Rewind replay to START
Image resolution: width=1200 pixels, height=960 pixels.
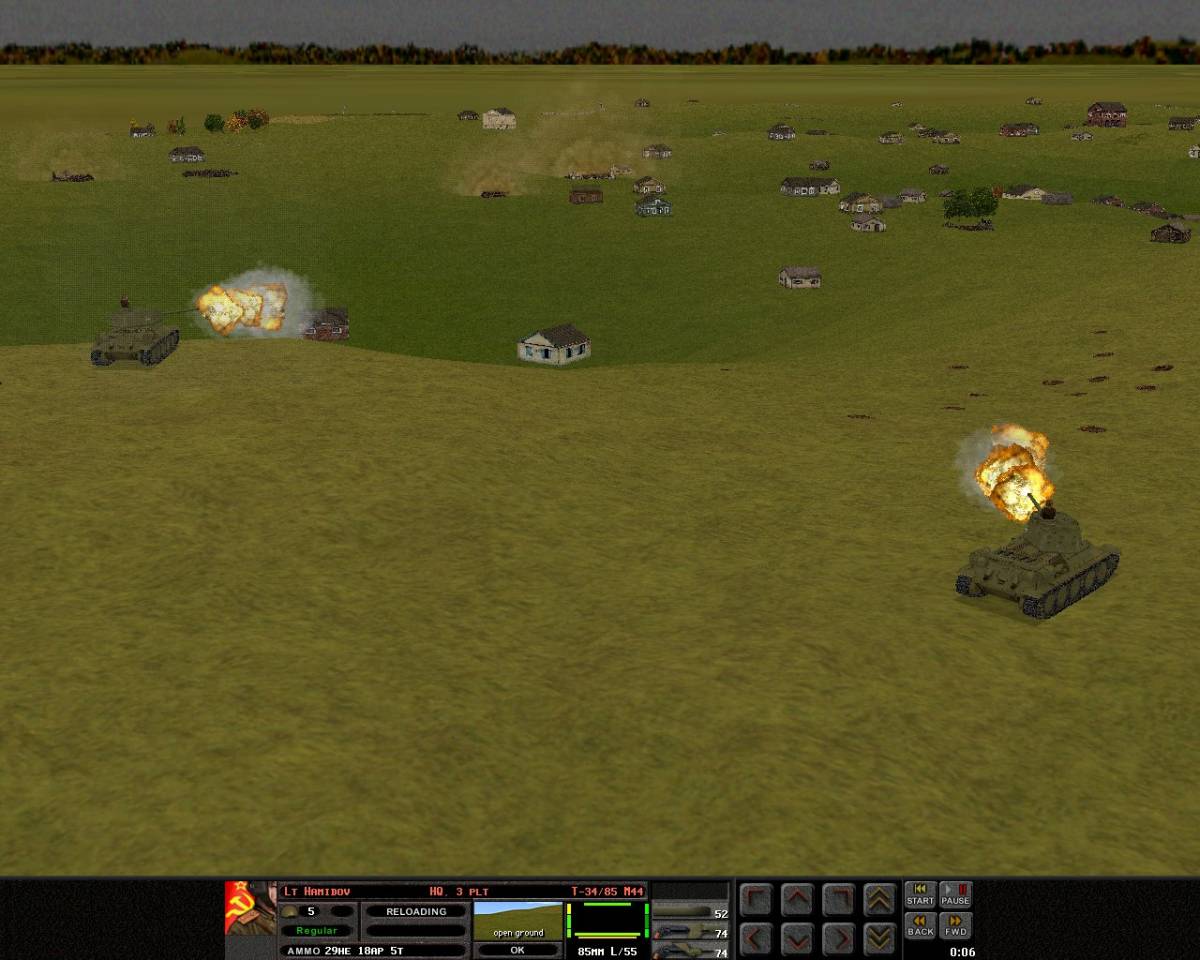pos(920,895)
